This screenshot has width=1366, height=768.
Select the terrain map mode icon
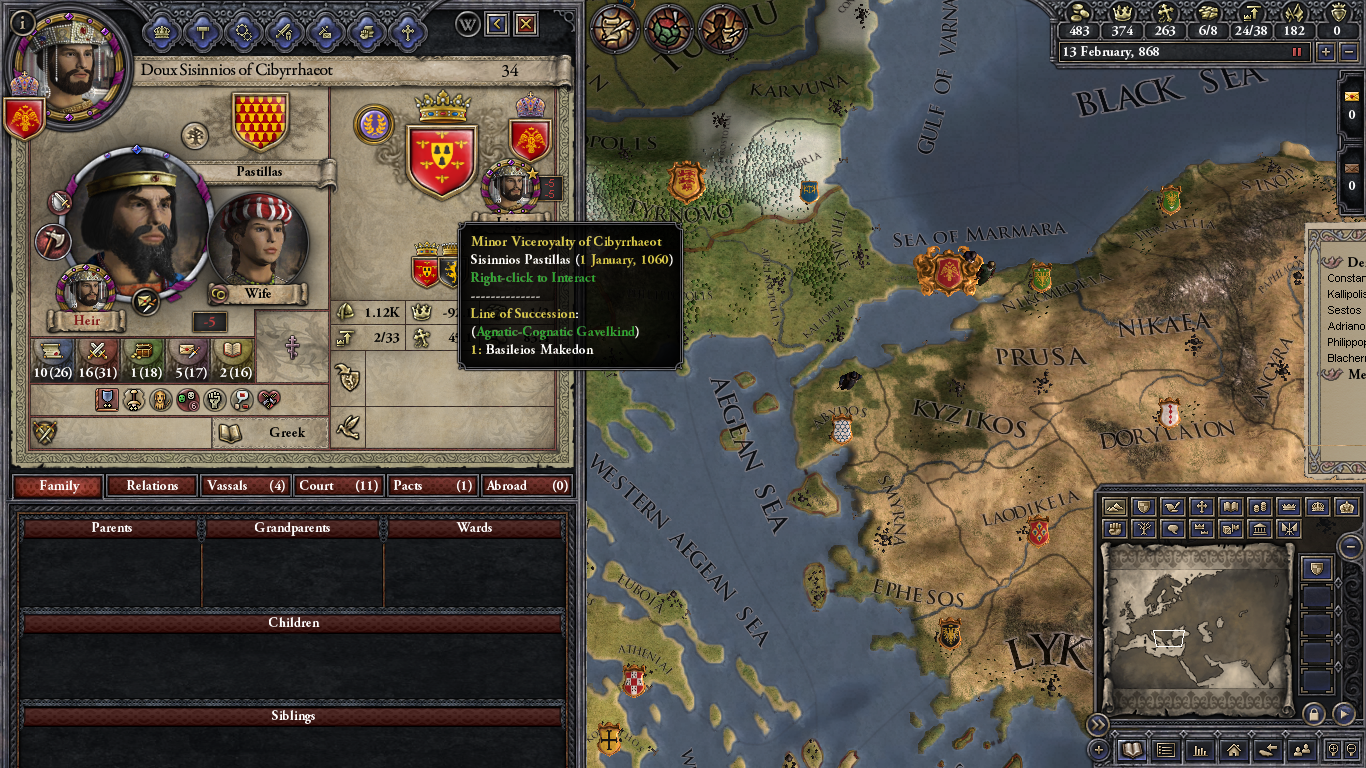[x=1114, y=508]
